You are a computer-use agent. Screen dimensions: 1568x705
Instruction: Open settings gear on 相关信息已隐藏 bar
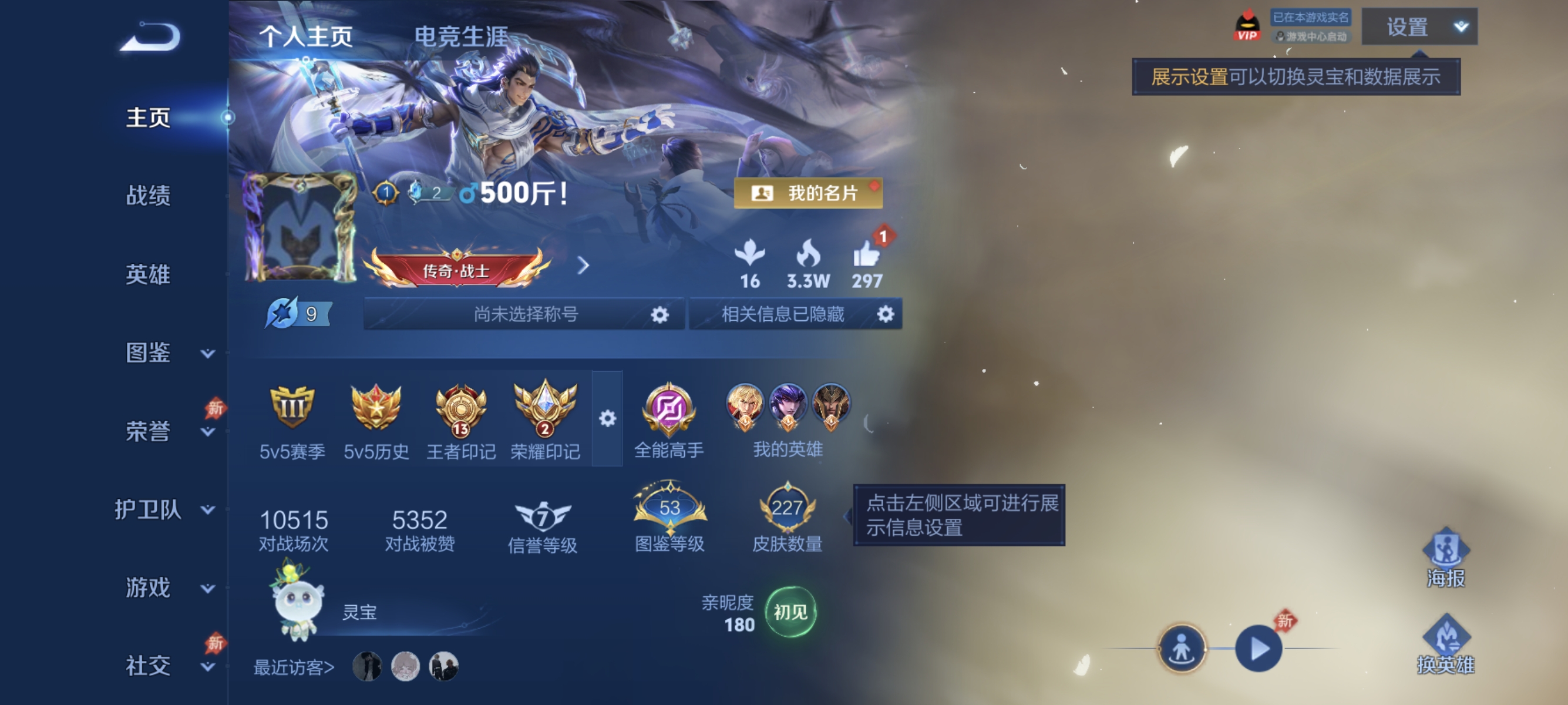(x=886, y=314)
